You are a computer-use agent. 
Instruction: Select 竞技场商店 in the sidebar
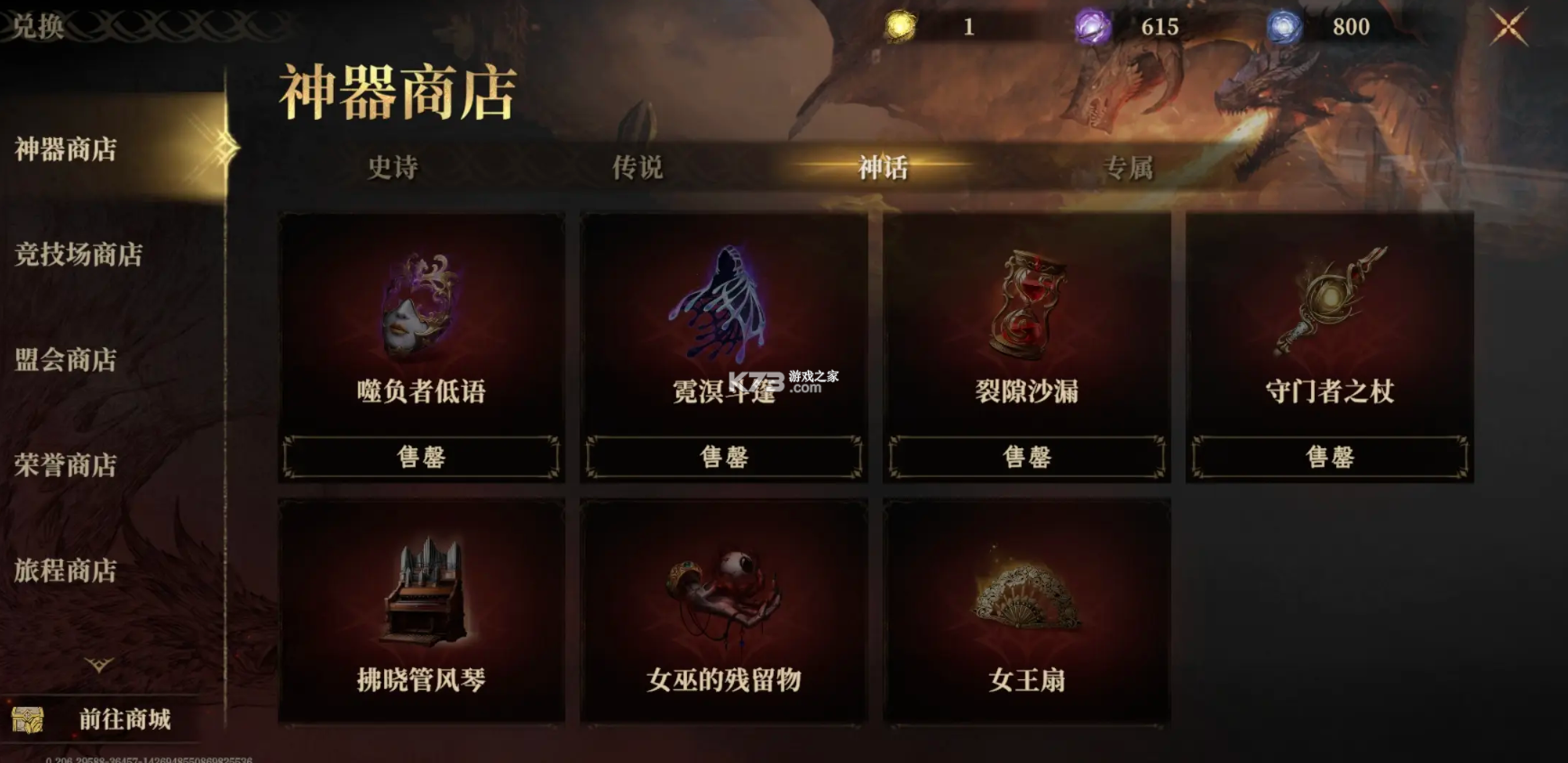(78, 256)
